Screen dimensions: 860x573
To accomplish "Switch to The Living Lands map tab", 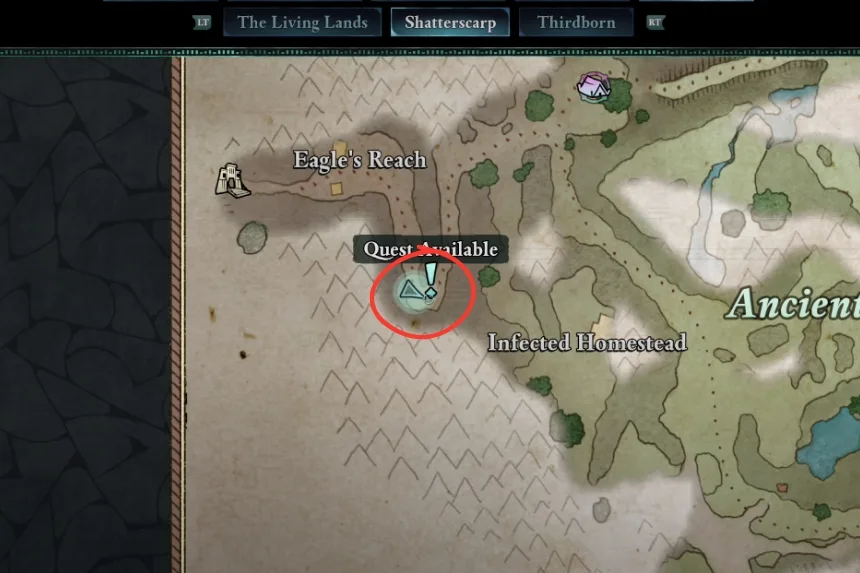I will coord(302,22).
